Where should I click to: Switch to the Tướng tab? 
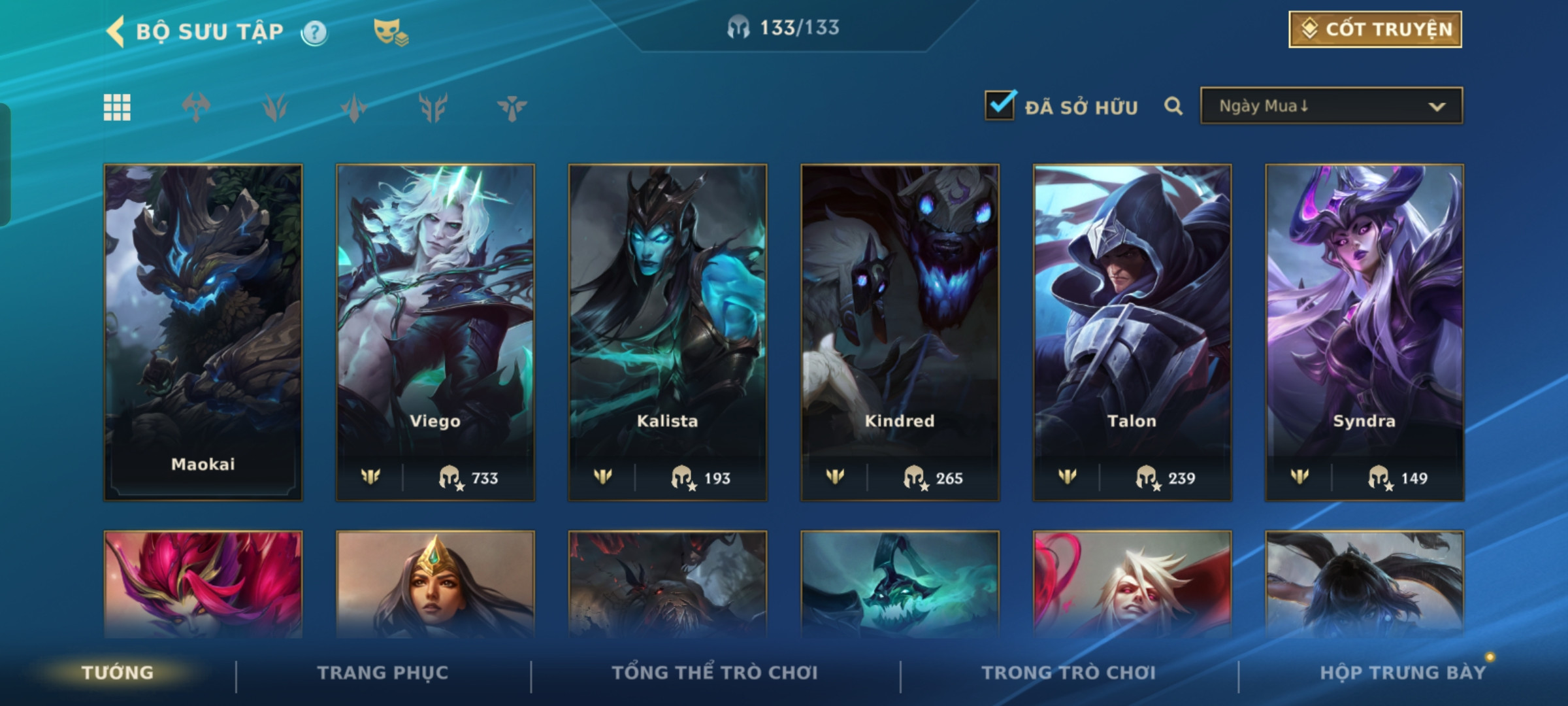[x=118, y=673]
